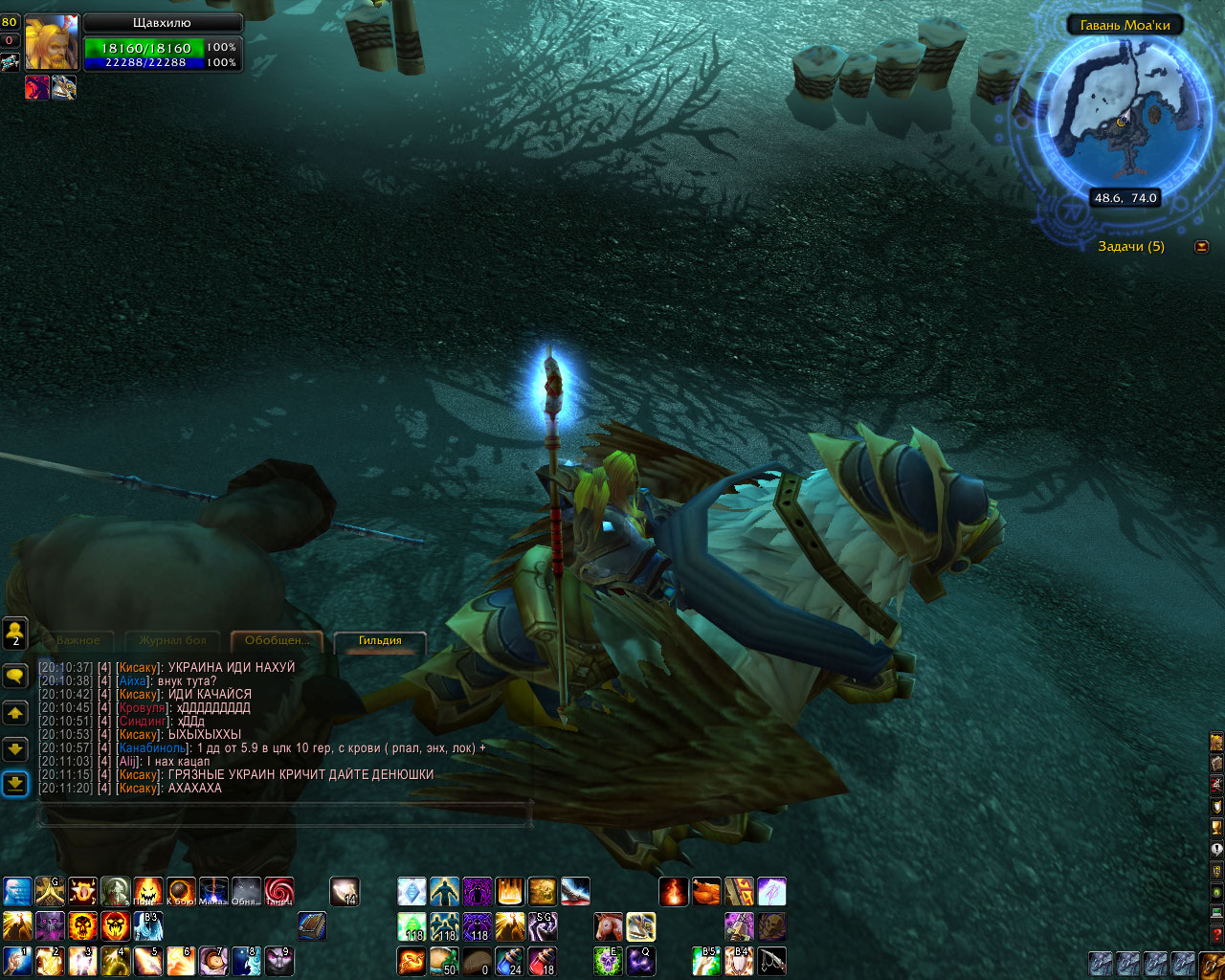Switch to the Важное chat tab
This screenshot has height=980, width=1225.
point(78,641)
